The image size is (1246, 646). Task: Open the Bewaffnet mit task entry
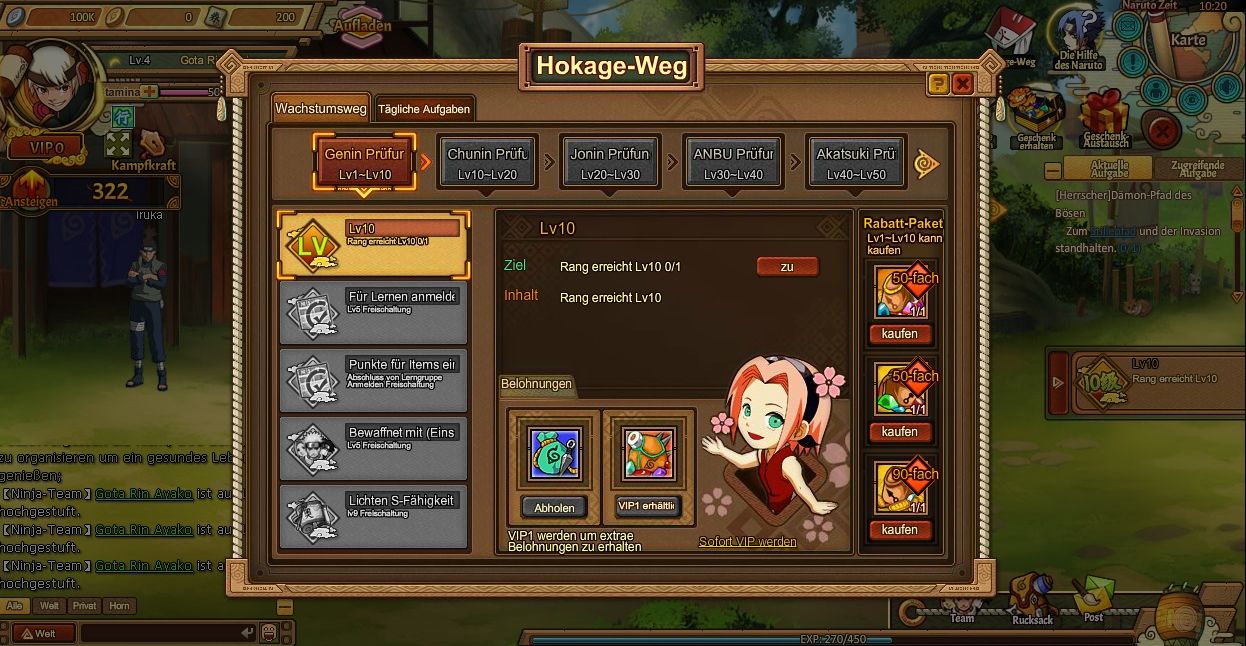tap(373, 448)
